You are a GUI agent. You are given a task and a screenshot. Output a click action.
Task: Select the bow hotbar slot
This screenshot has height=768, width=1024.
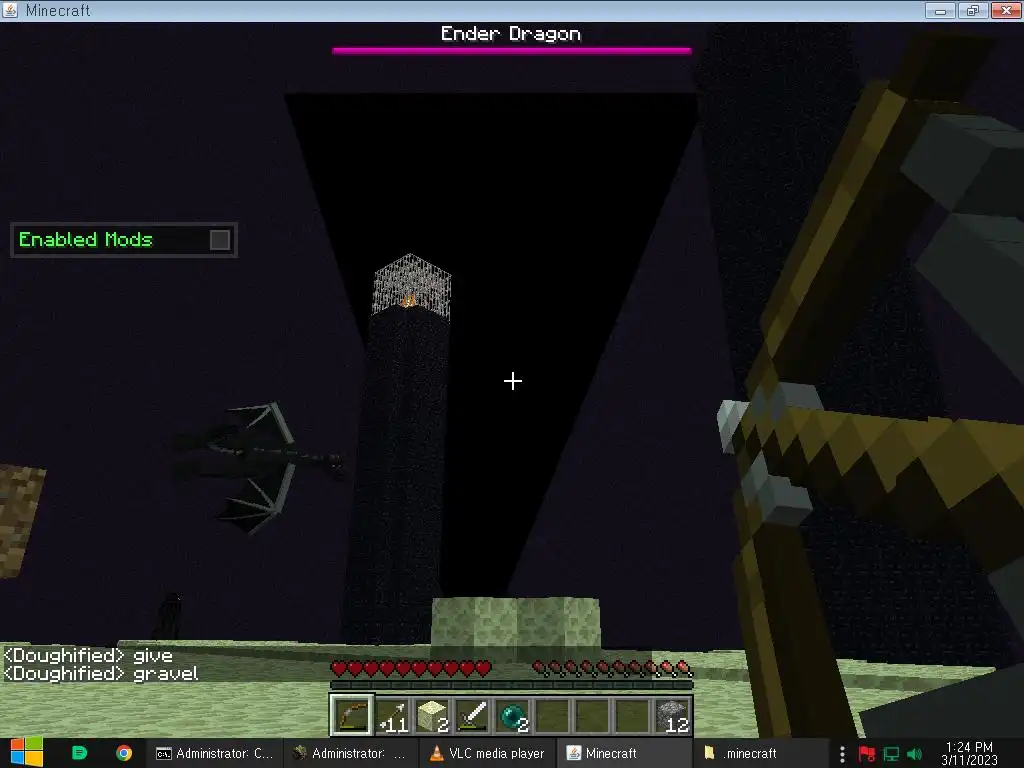tap(352, 715)
